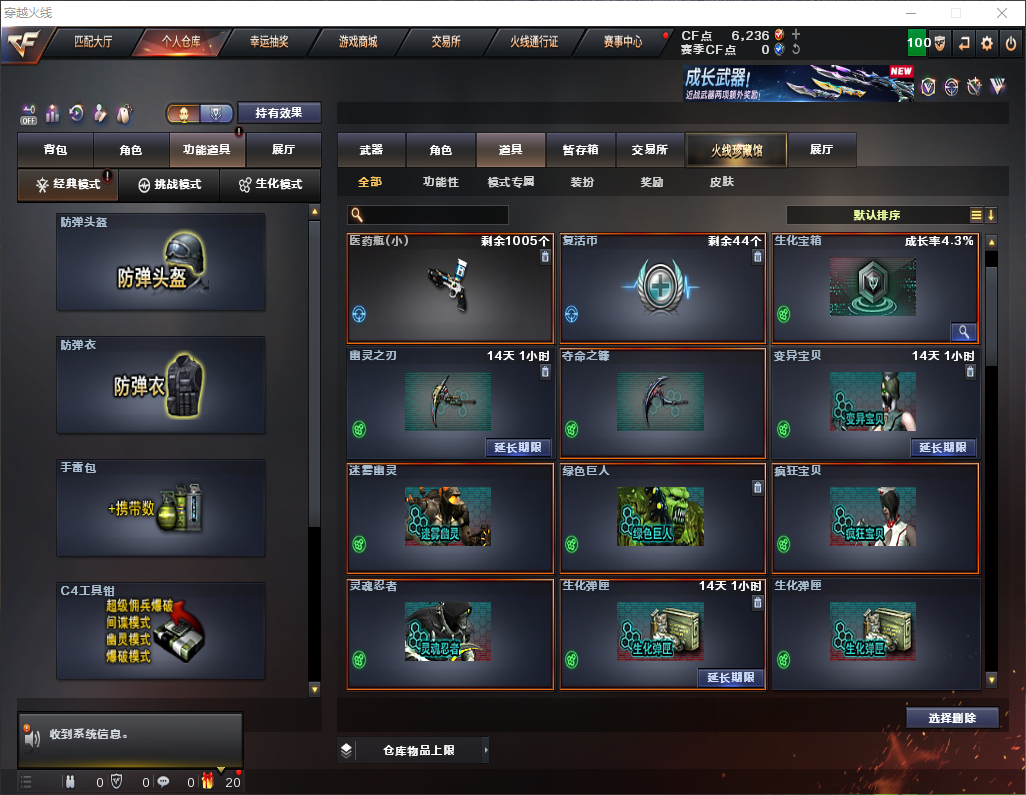
Task: Open the 交易所 menu in top navigation
Action: click(x=446, y=42)
